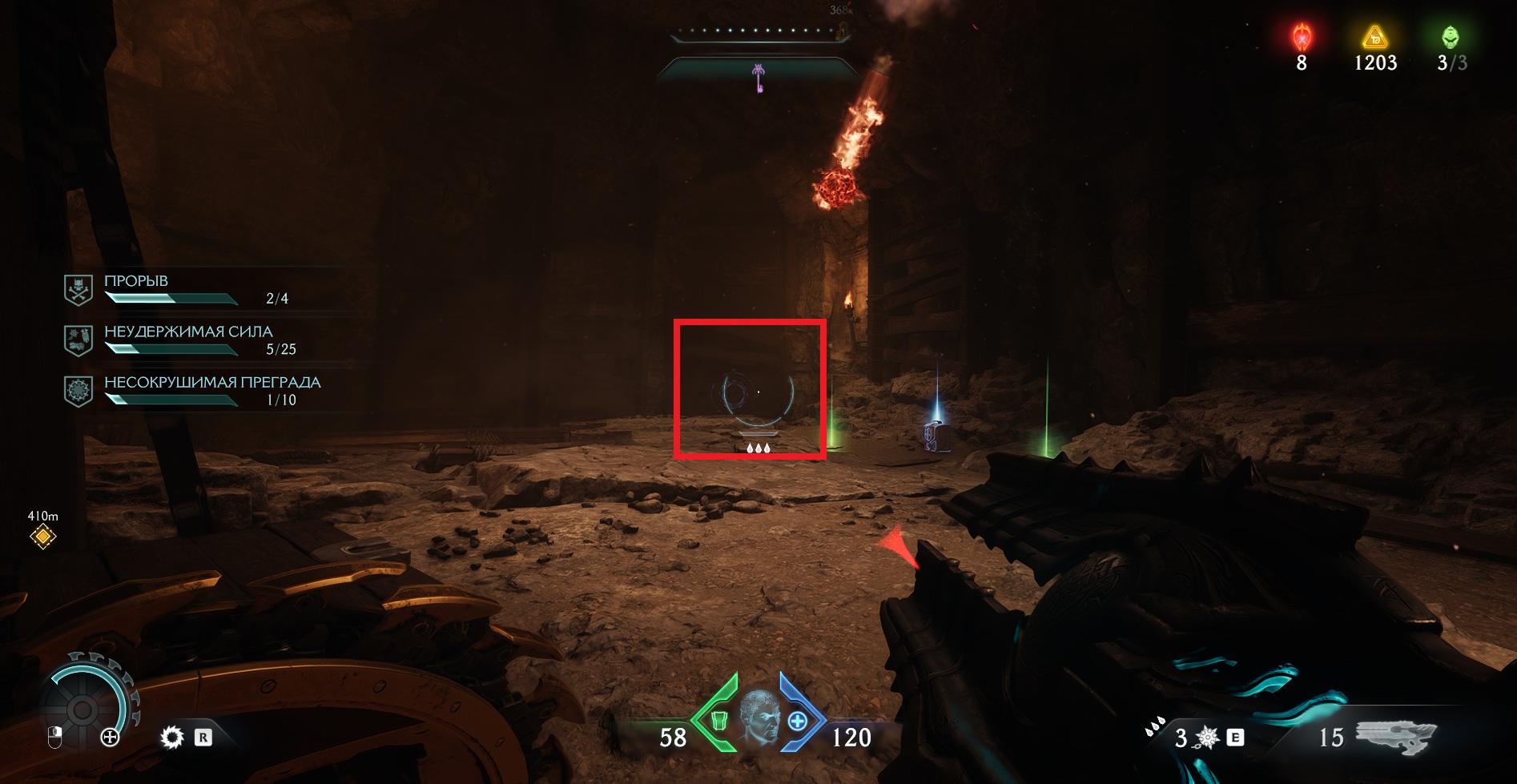Select the orange objective waypoint marker
The width and height of the screenshot is (1517, 784).
click(x=42, y=537)
